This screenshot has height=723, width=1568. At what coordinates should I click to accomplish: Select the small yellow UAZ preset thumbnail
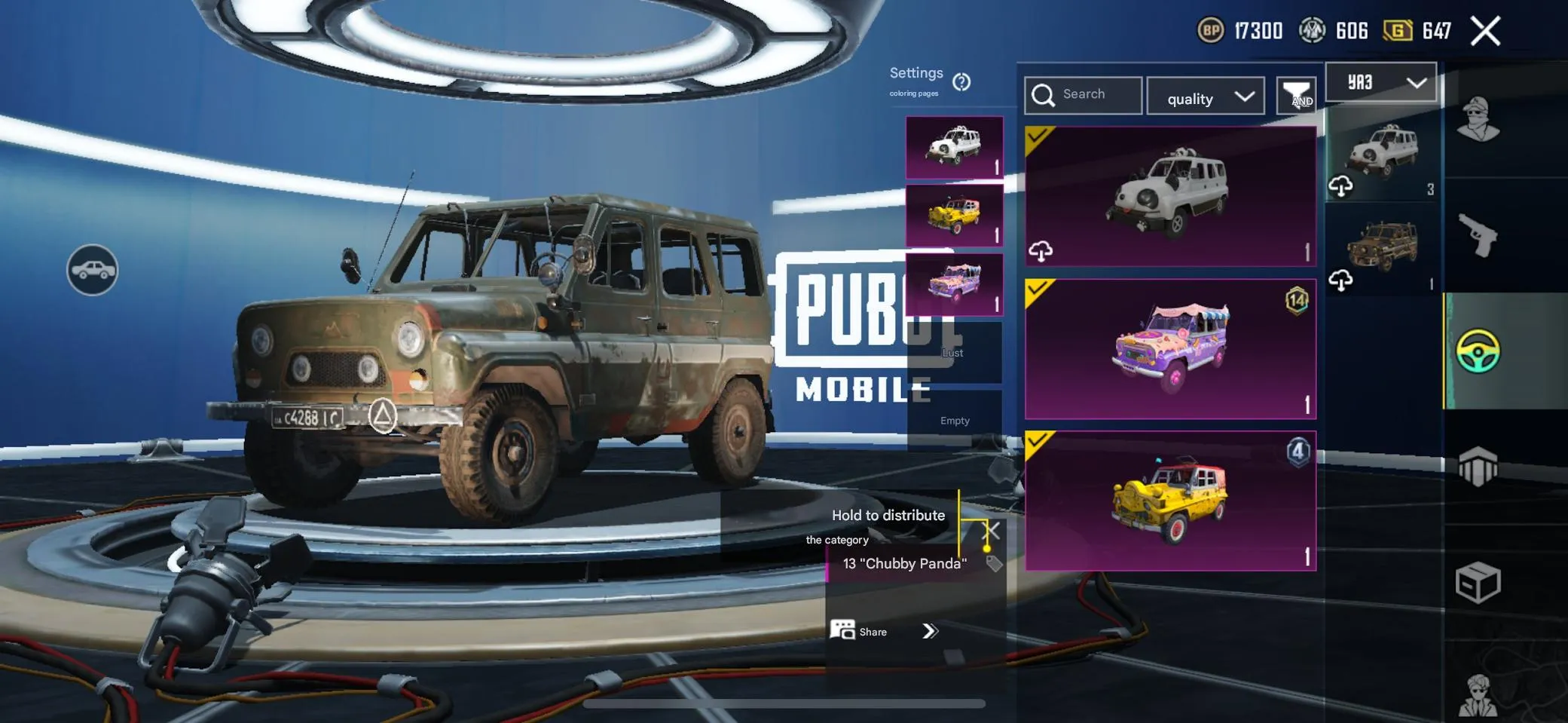tap(954, 216)
